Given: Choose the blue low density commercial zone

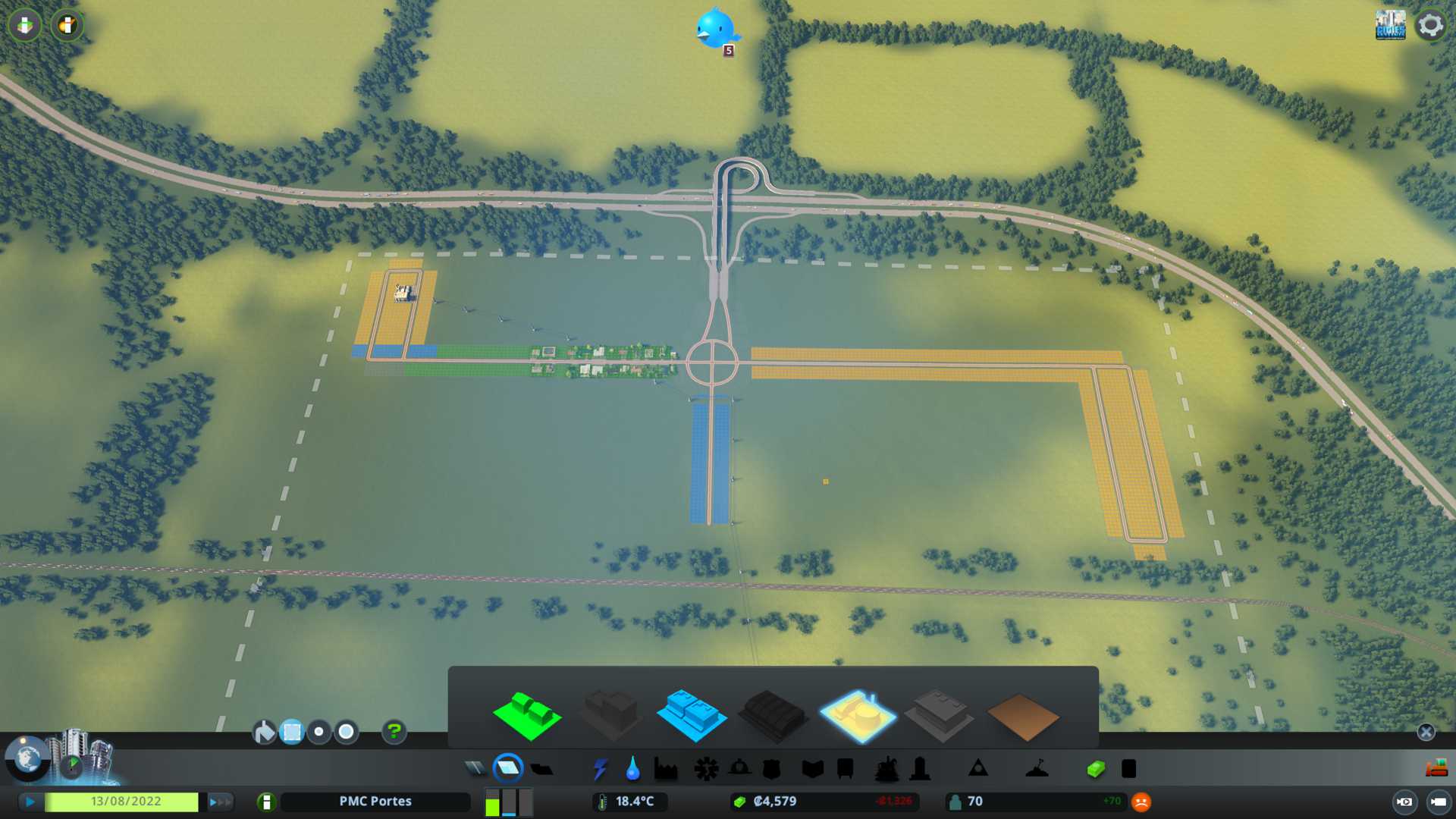Looking at the screenshot, I should pos(691,715).
